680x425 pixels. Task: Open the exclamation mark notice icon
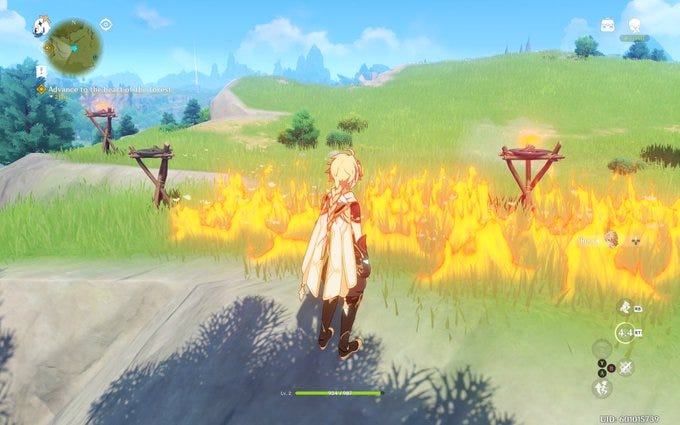[x=41, y=71]
